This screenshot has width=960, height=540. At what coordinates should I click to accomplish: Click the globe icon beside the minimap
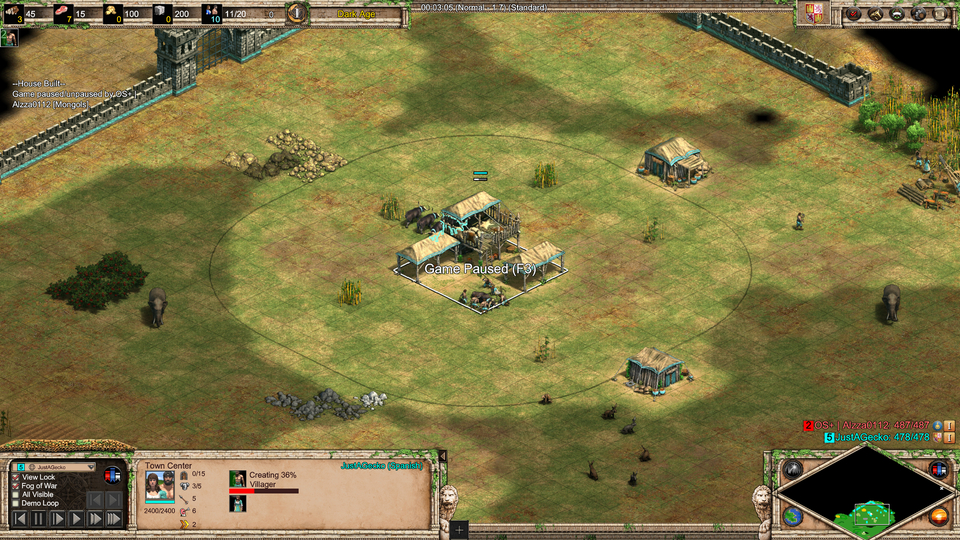793,516
